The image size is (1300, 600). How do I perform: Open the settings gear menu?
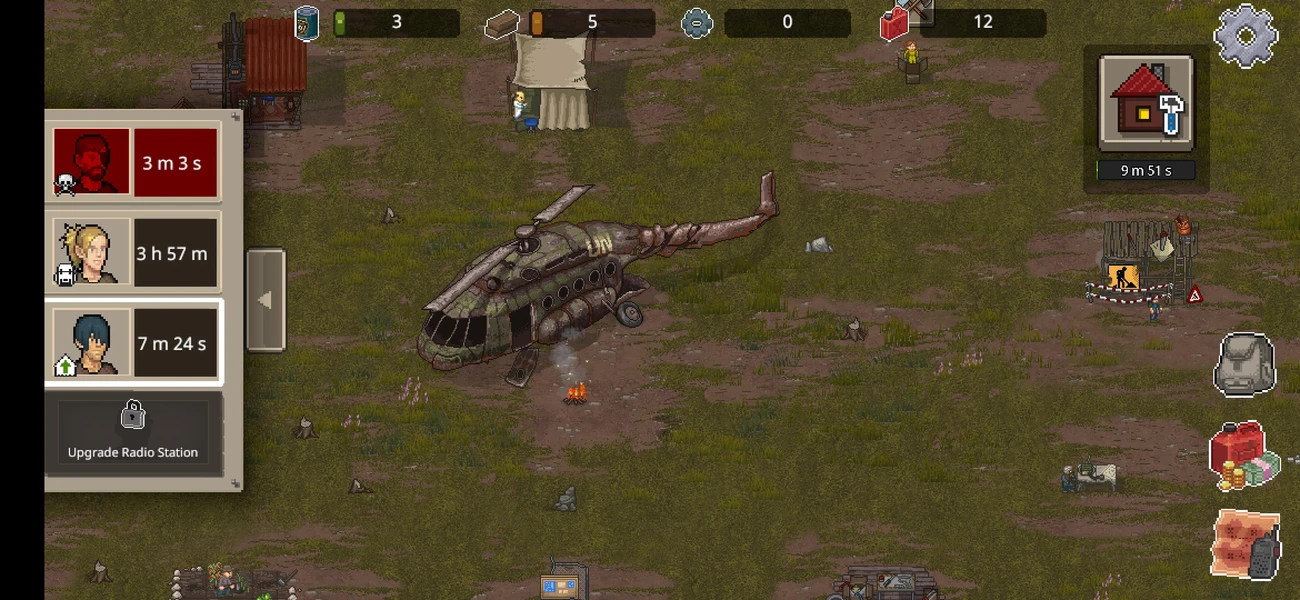click(x=1245, y=35)
